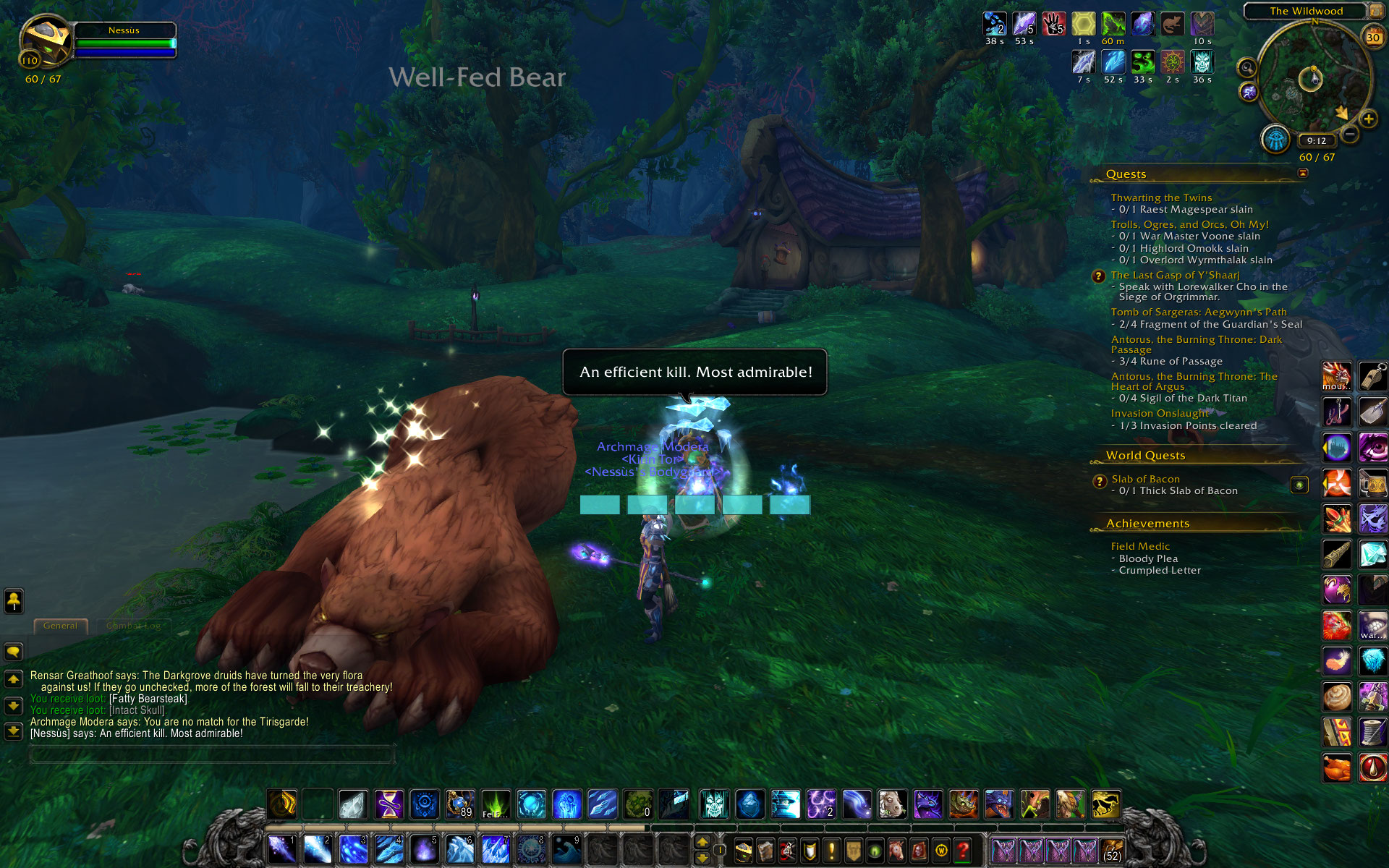Click the minimap tracking magnifier button
The image size is (1389, 868).
[1247, 68]
